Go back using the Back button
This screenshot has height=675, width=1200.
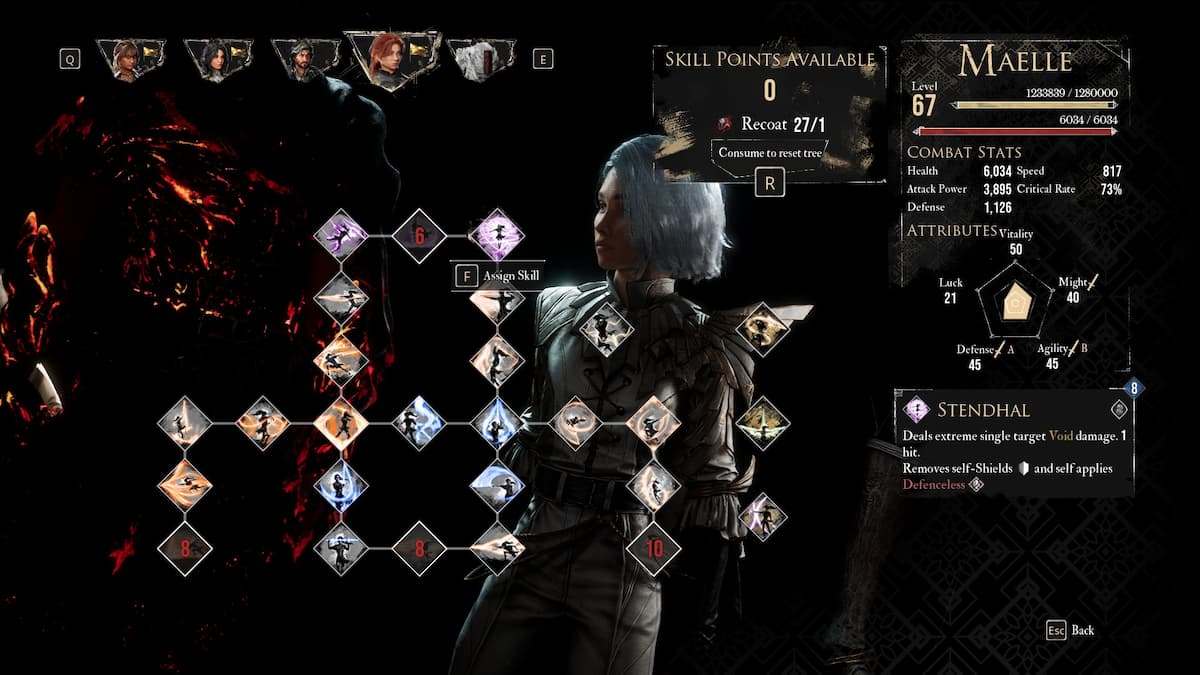point(1070,630)
